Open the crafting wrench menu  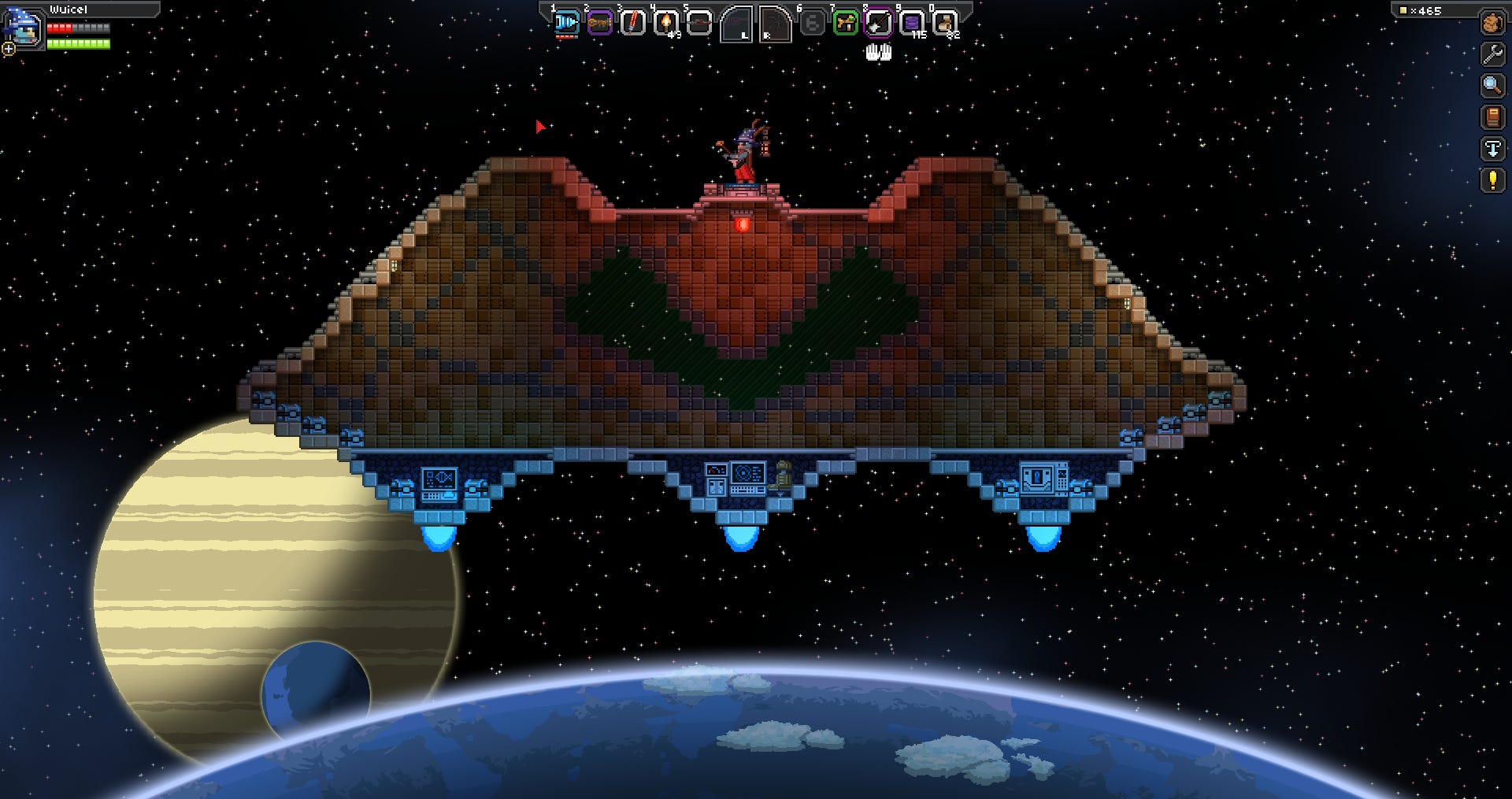pos(1492,53)
